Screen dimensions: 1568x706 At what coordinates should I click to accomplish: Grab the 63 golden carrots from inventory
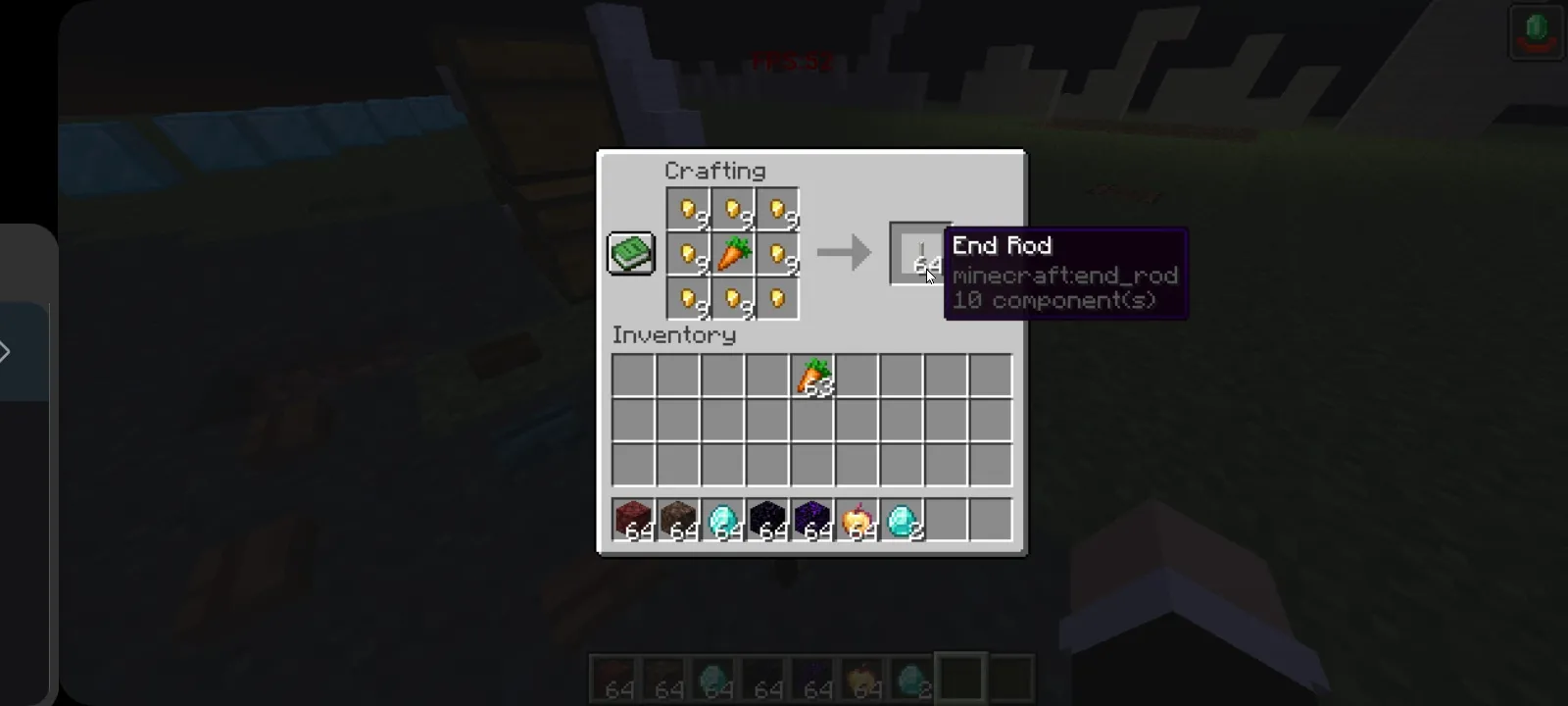(814, 376)
